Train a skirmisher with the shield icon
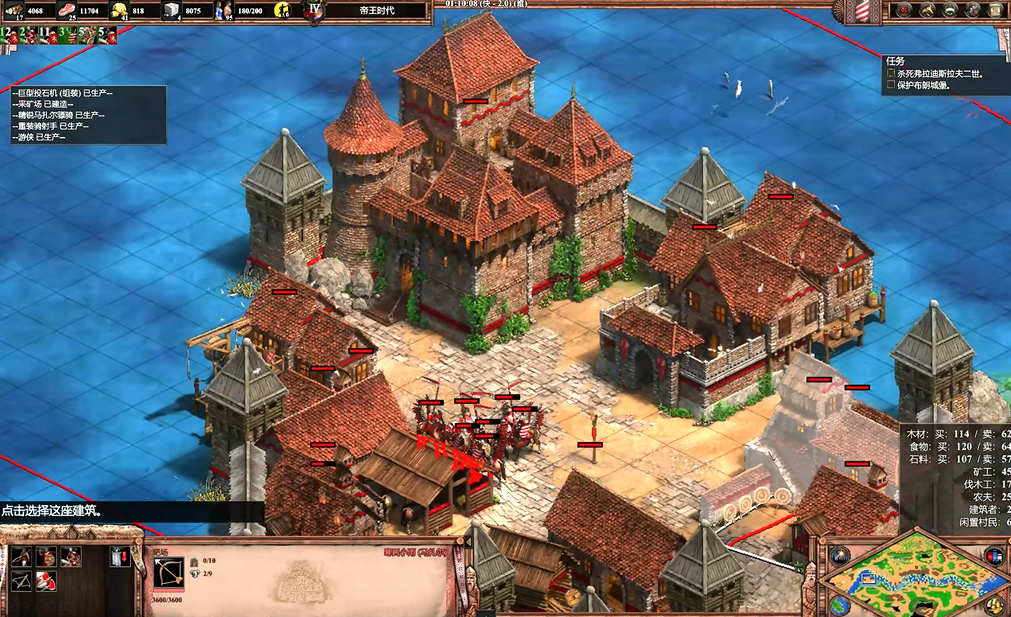This screenshot has height=617, width=1011. (x=46, y=556)
